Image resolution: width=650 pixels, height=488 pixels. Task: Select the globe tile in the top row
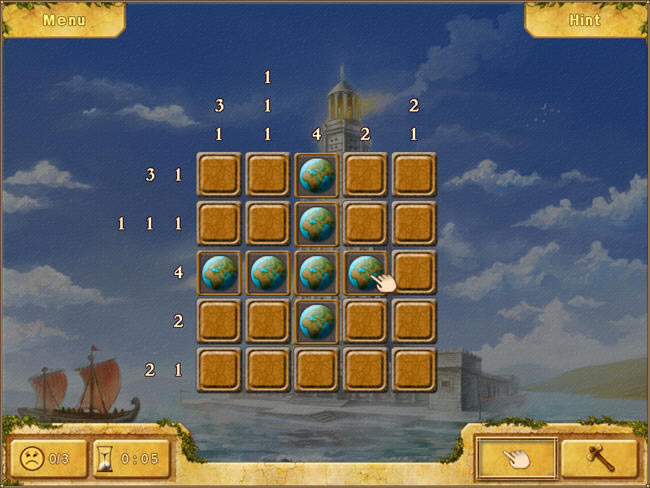pyautogui.click(x=317, y=175)
